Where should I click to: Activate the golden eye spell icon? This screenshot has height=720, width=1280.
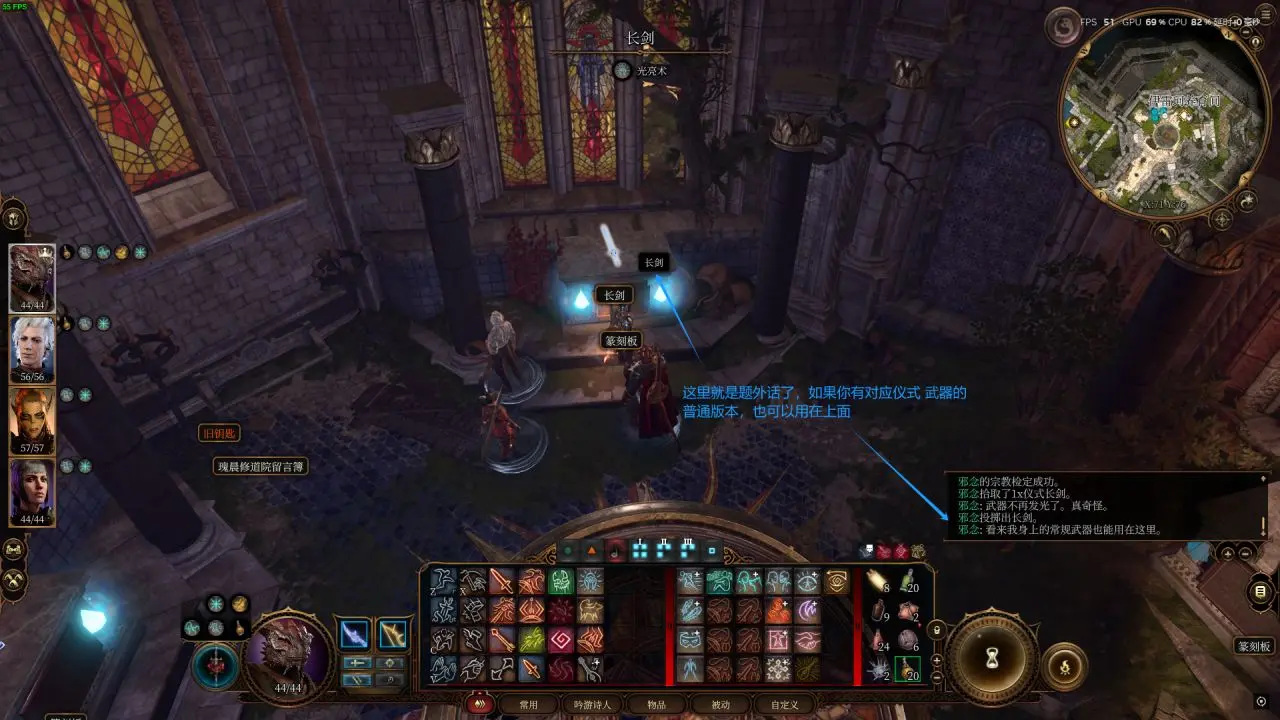(836, 582)
